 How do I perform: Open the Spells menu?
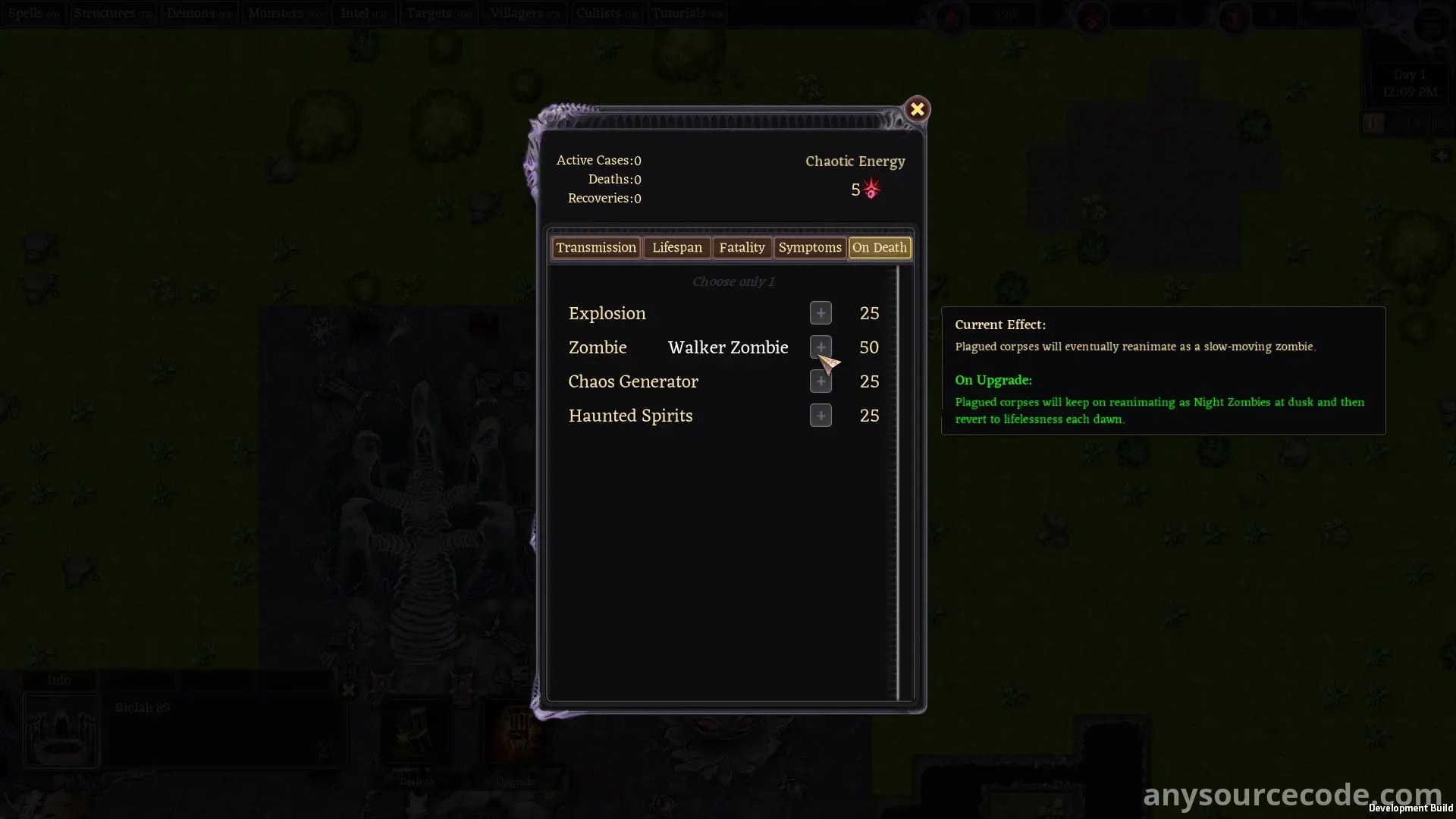34,14
